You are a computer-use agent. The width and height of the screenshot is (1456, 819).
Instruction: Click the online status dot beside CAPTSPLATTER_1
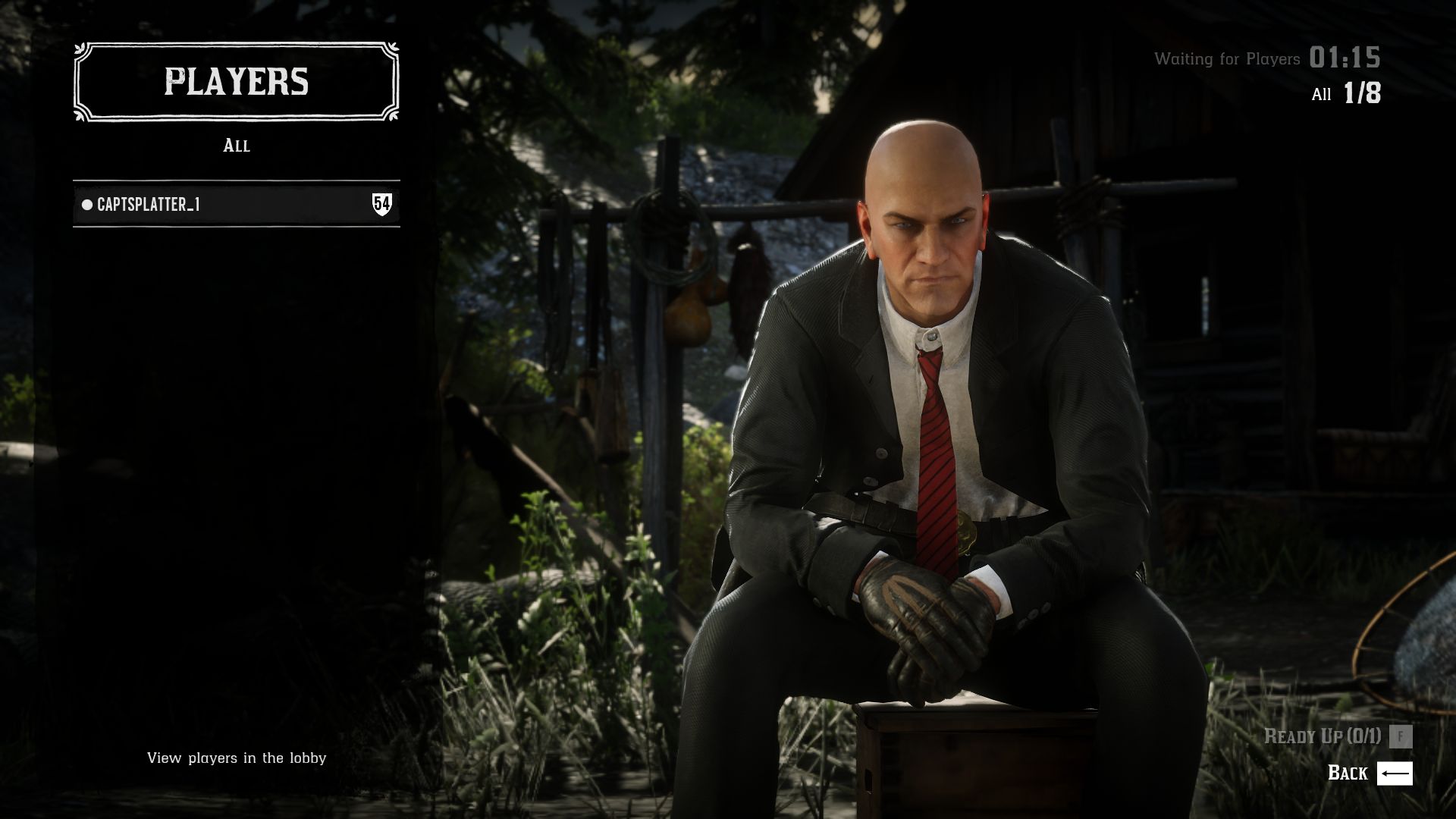click(x=86, y=203)
